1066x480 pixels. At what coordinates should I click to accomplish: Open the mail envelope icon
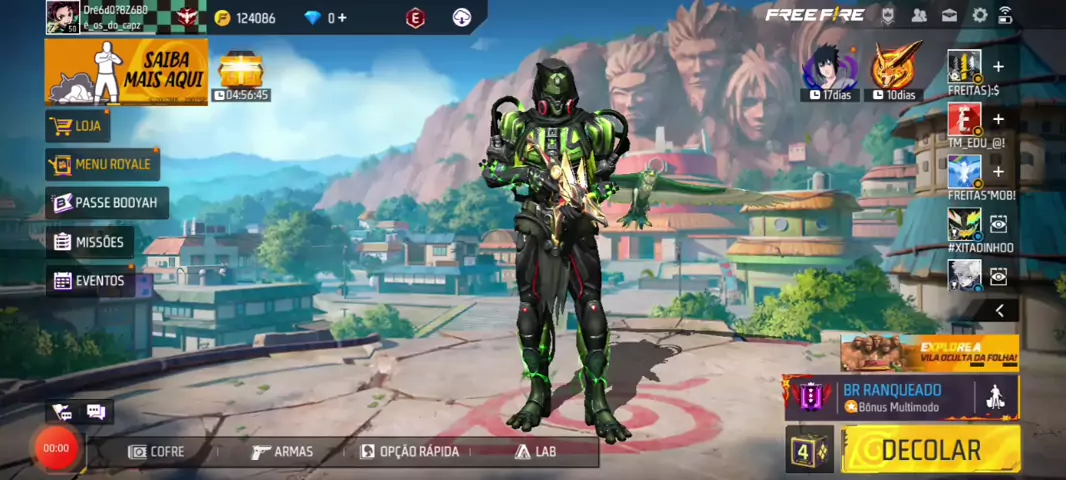[x=949, y=15]
